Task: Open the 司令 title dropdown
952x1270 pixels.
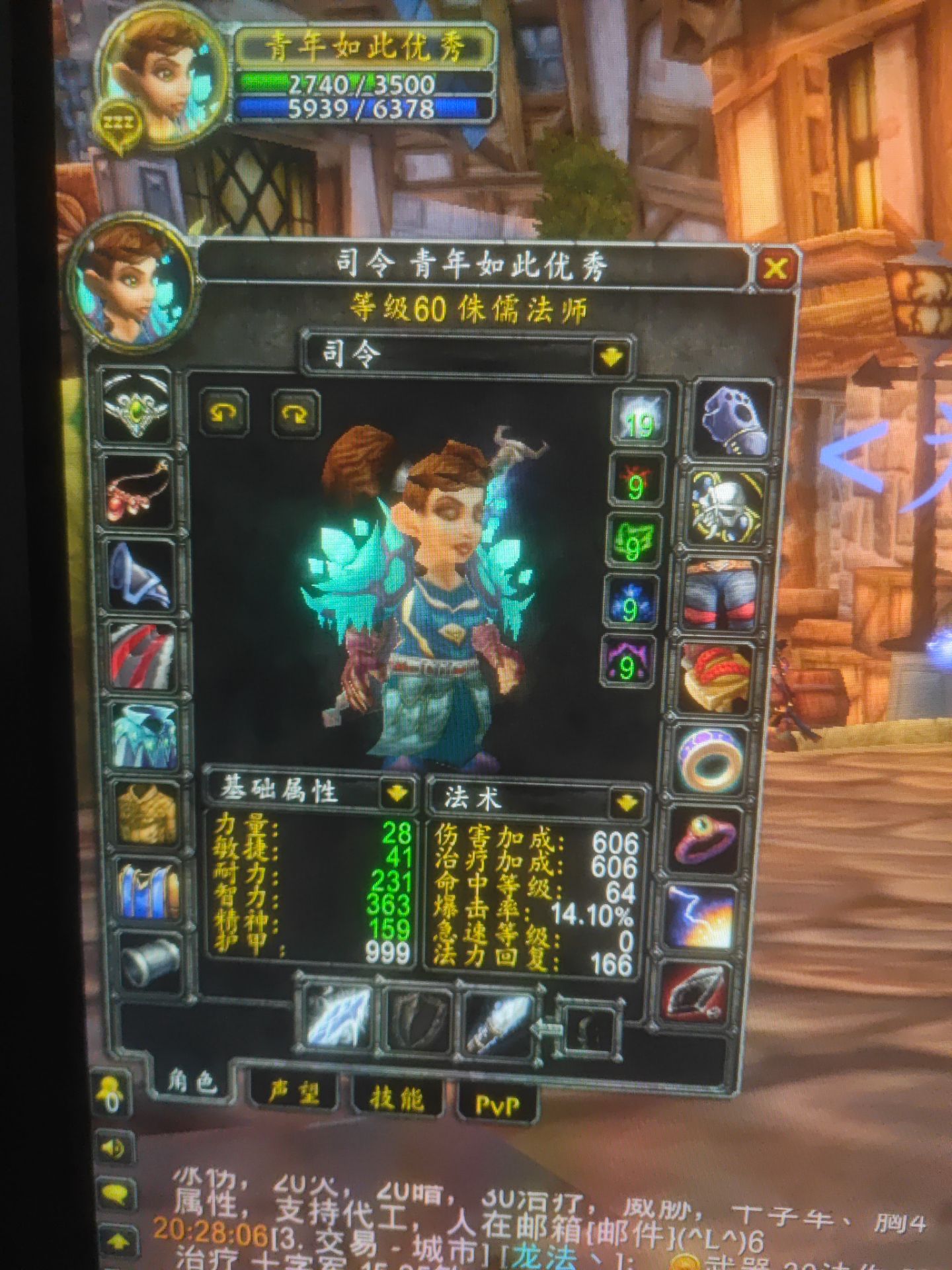Action: (x=612, y=356)
